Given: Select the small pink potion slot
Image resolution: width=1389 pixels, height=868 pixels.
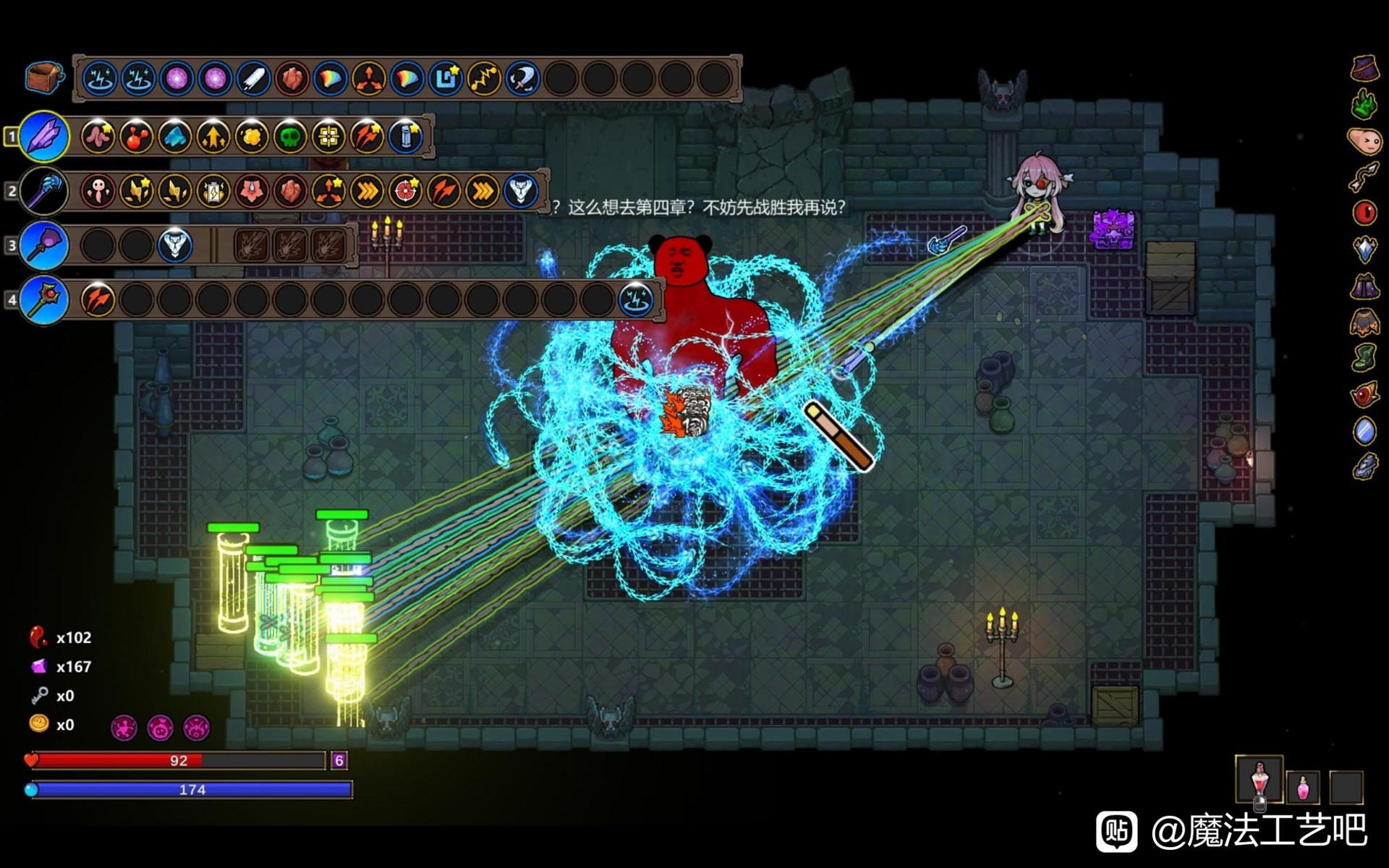Looking at the screenshot, I should tap(1303, 787).
